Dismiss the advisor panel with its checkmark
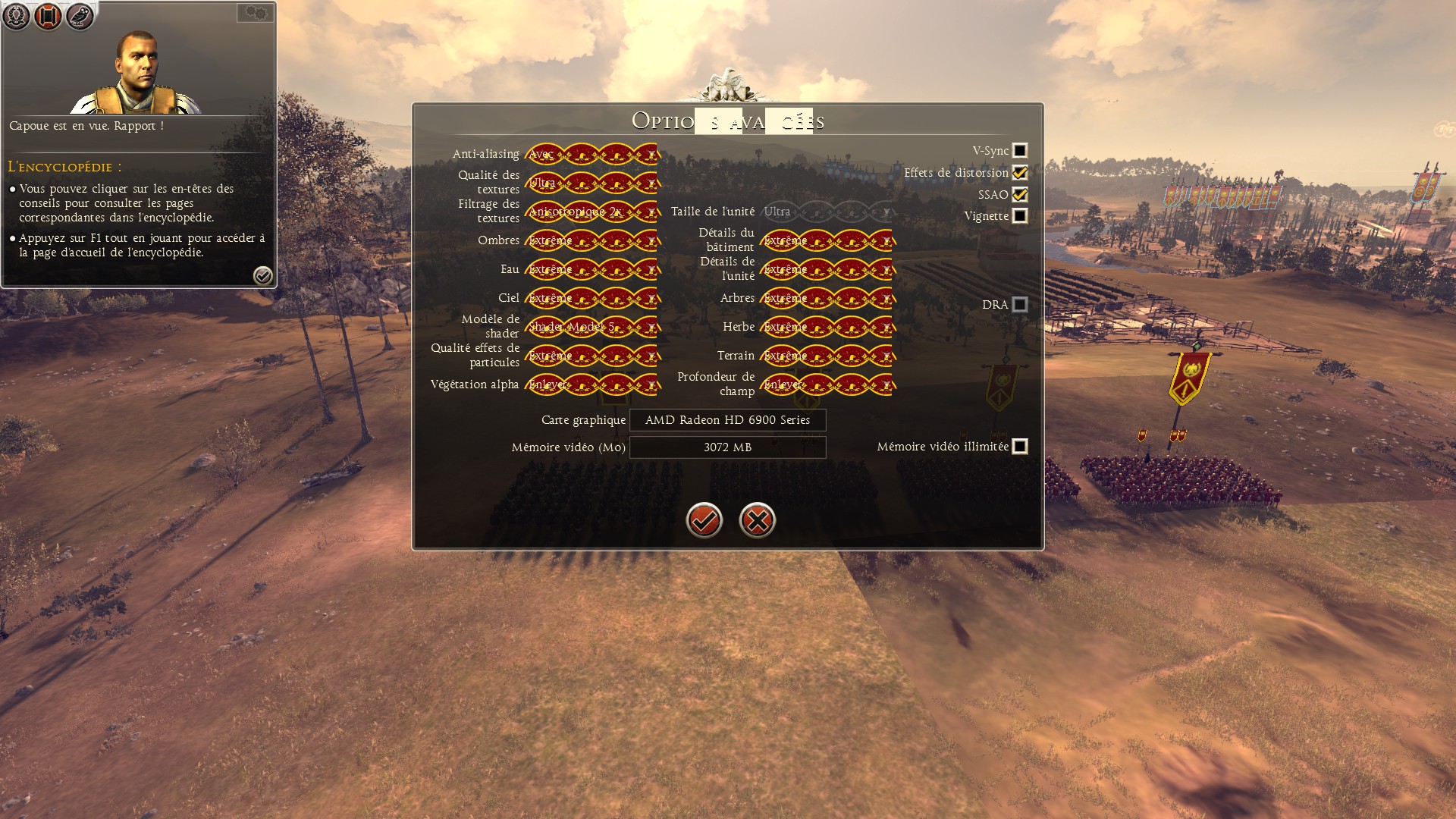Image resolution: width=1456 pixels, height=819 pixels. pyautogui.click(x=263, y=275)
